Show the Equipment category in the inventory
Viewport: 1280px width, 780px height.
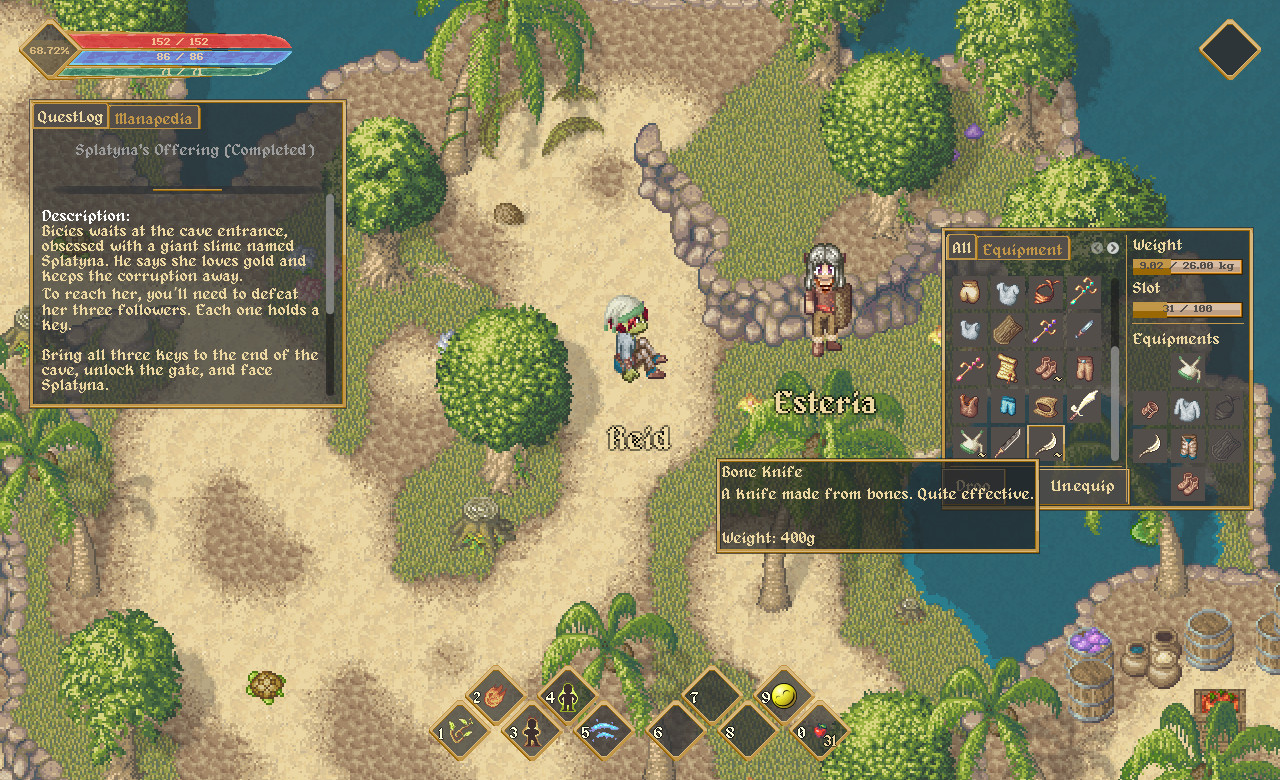tap(1022, 249)
